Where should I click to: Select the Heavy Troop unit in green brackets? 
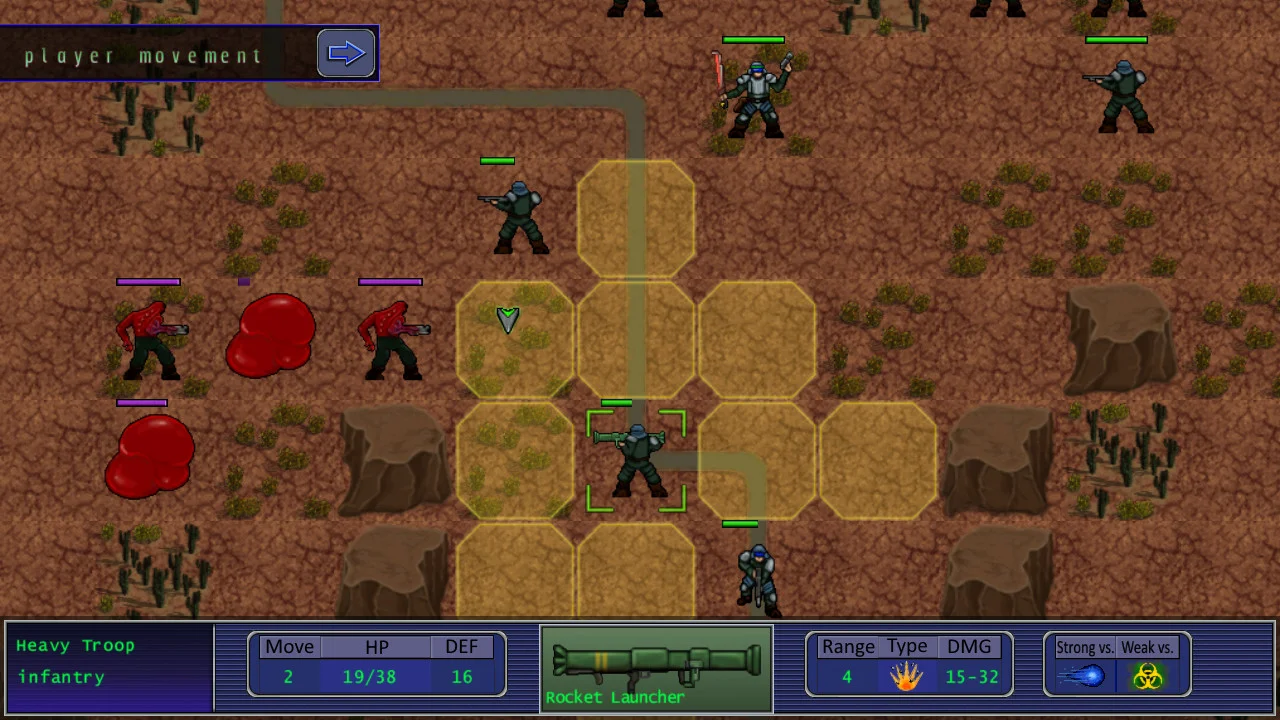637,462
